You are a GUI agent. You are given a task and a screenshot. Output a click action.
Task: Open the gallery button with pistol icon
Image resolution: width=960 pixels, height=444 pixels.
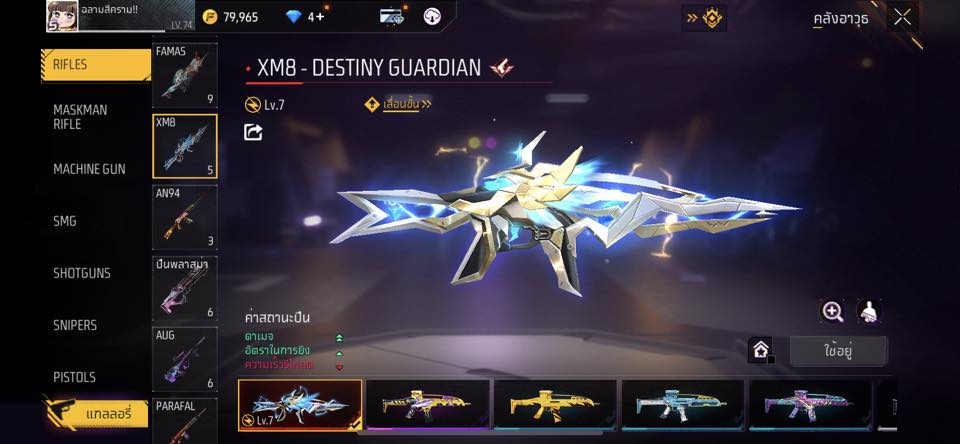tap(95, 412)
